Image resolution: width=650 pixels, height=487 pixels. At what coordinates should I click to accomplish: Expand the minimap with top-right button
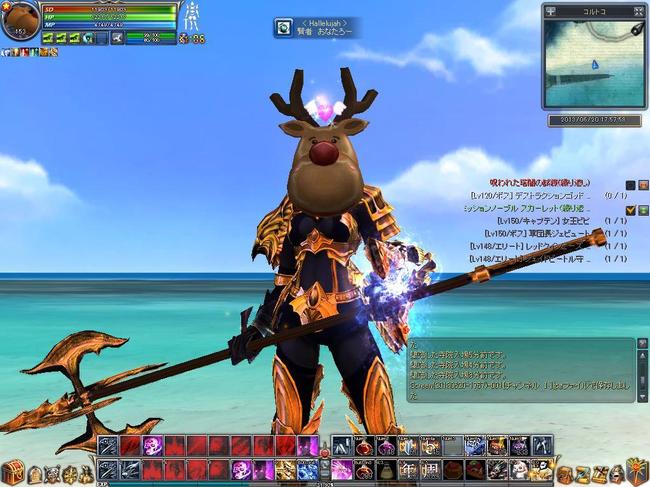click(638, 11)
